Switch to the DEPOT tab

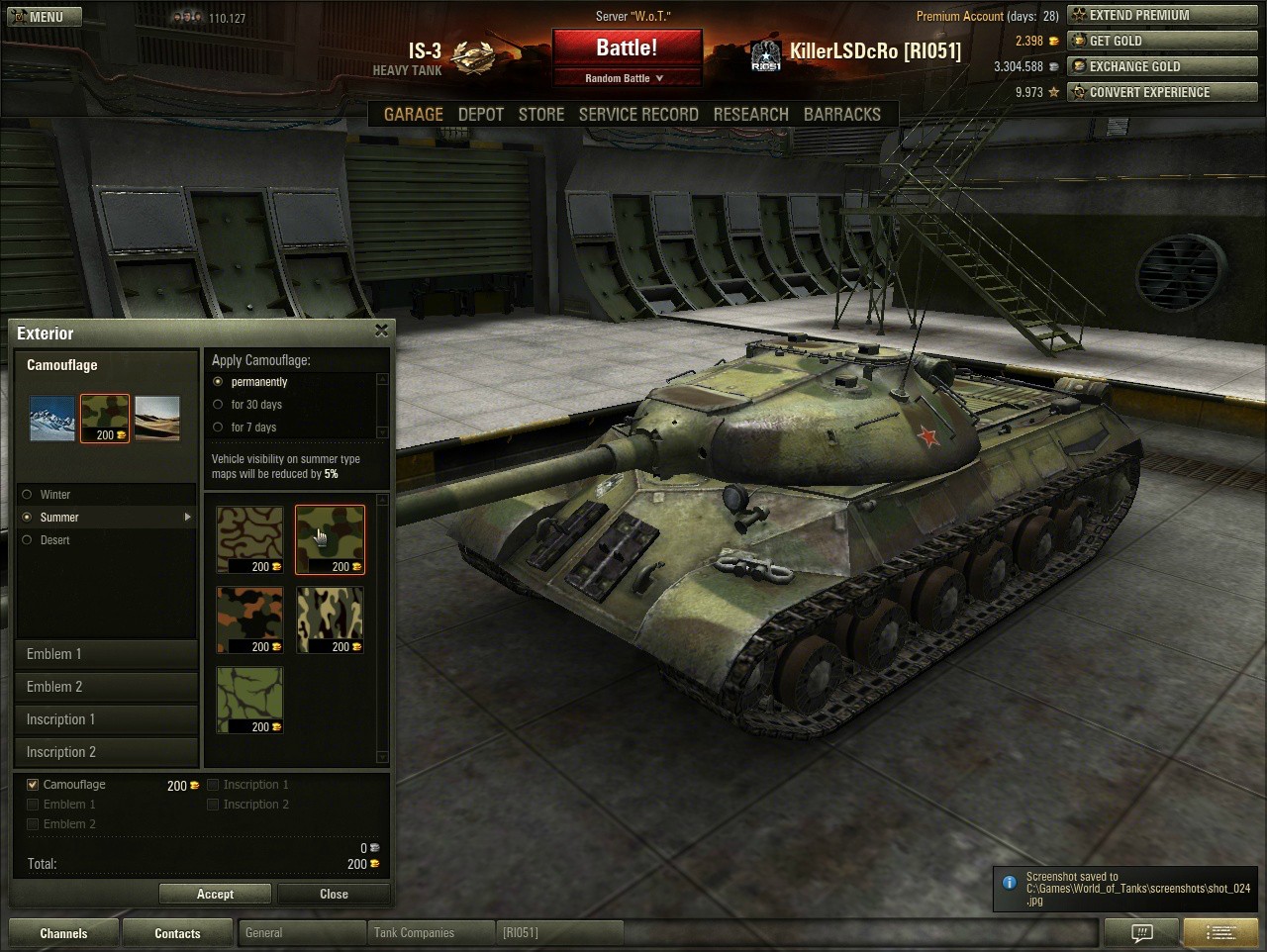tap(481, 114)
